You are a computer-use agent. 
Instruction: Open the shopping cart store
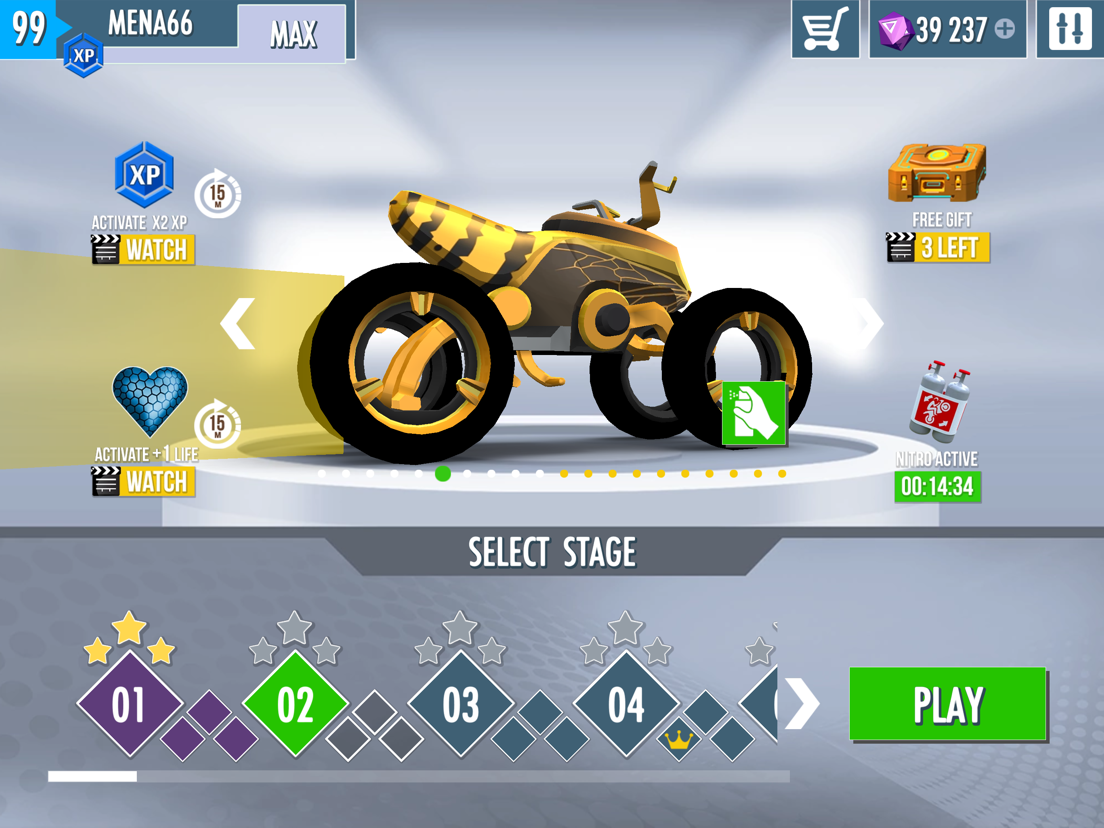[825, 30]
